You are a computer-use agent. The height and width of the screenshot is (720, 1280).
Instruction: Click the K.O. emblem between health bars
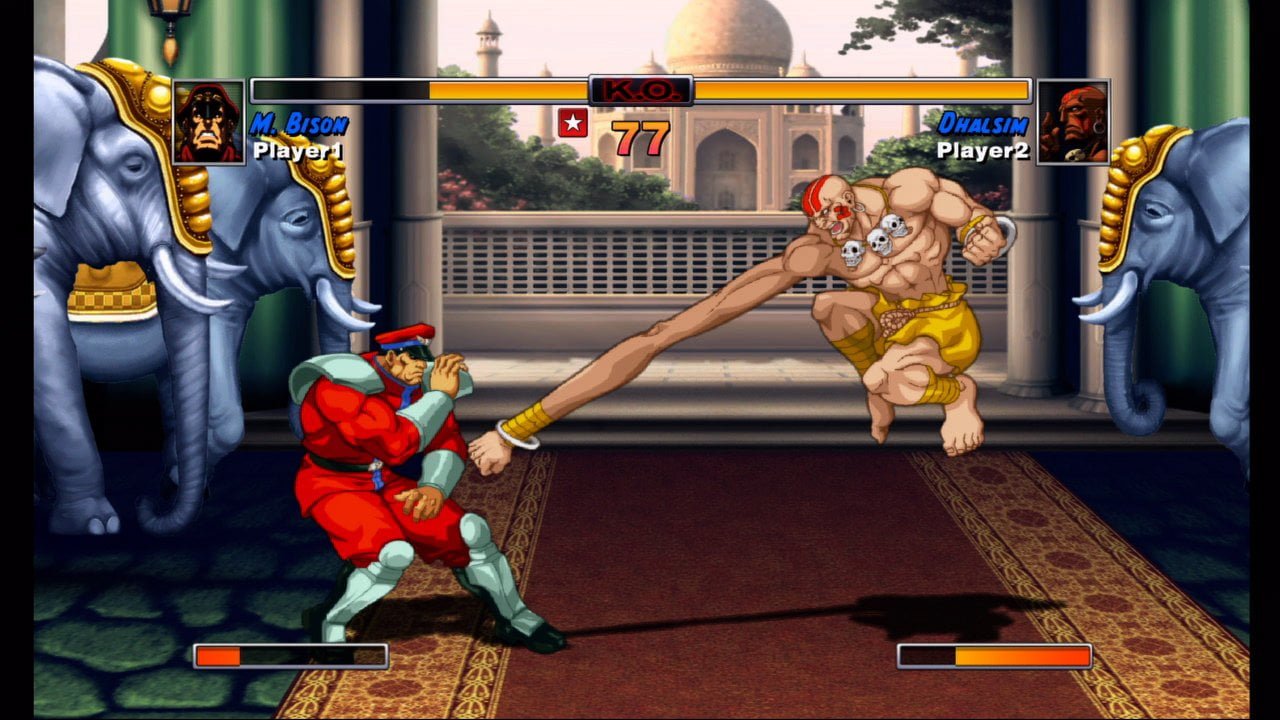pyautogui.click(x=640, y=88)
